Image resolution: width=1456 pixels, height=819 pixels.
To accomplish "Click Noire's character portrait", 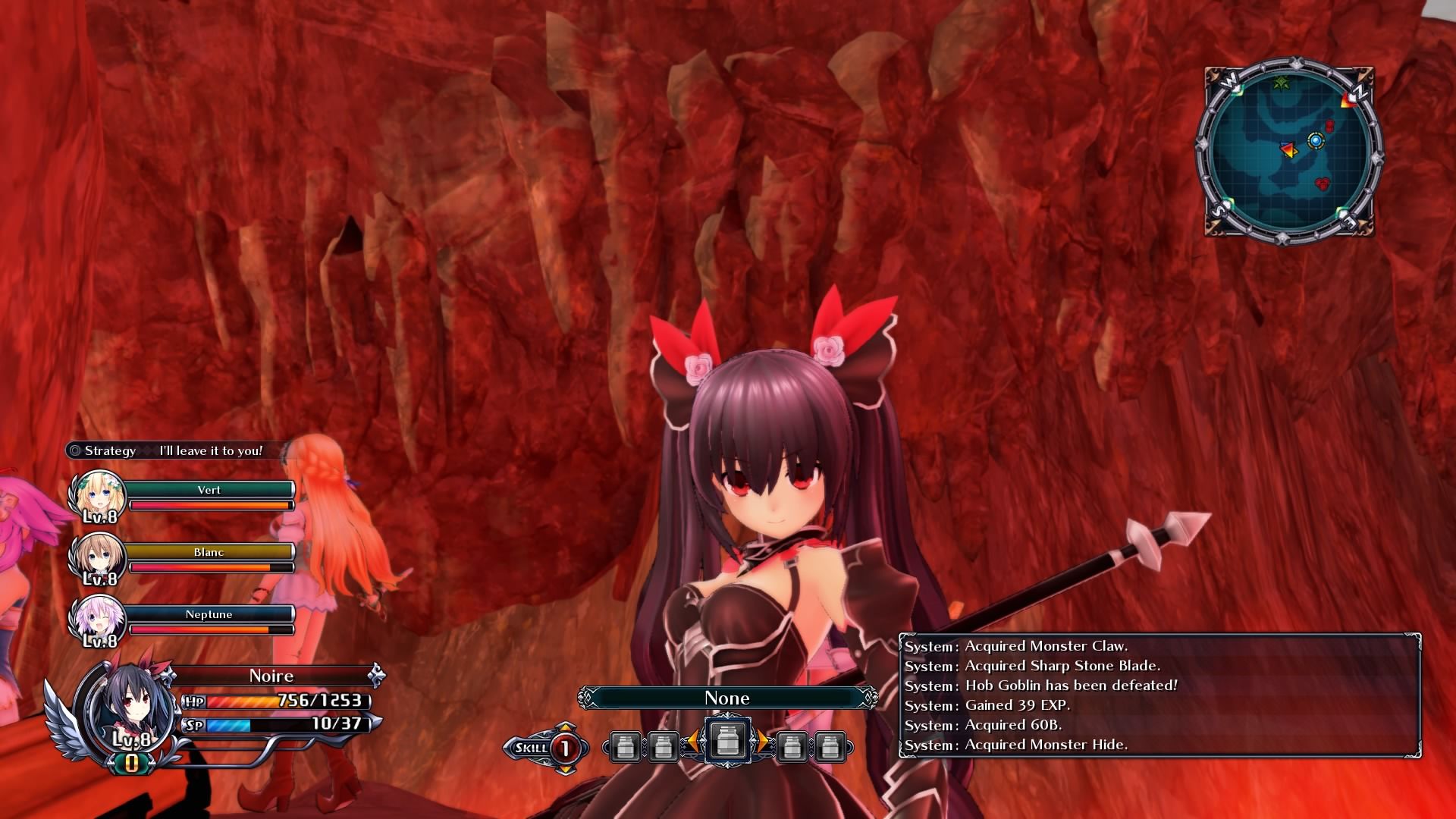I will click(129, 705).
